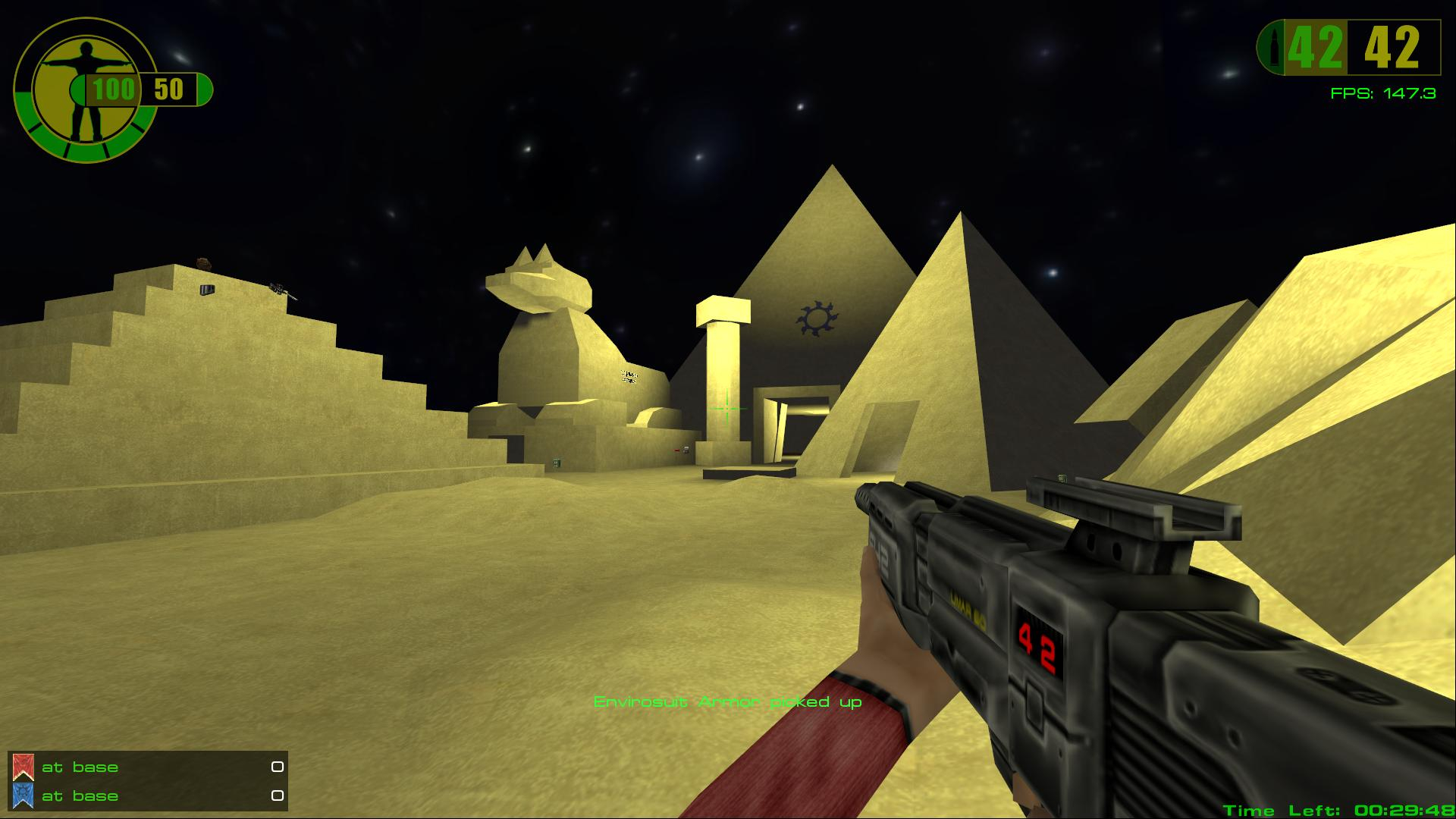The width and height of the screenshot is (1456, 819).
Task: Click the blue team flag icon
Action: click(23, 795)
